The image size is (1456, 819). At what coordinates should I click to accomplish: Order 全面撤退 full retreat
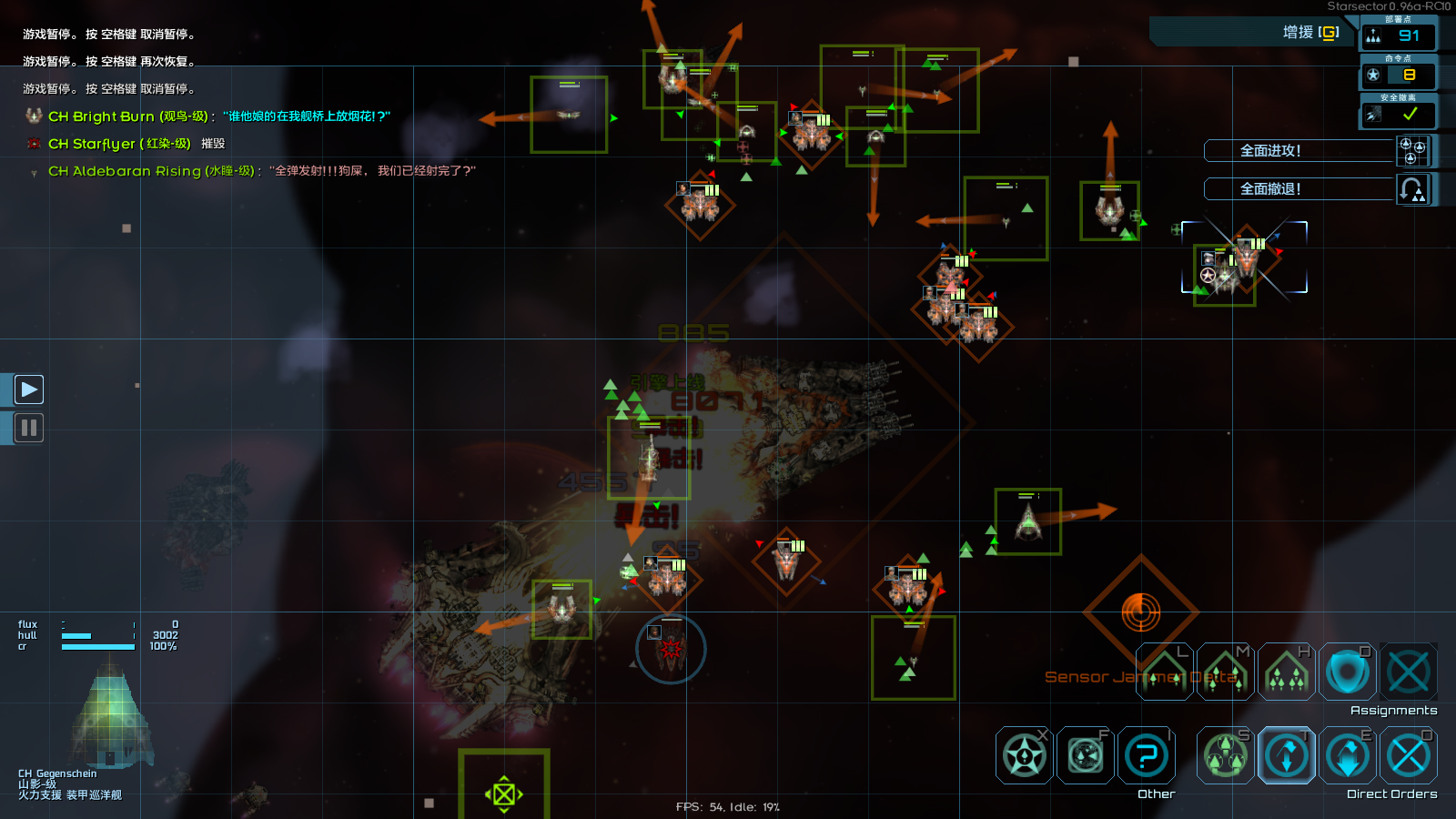(1299, 189)
